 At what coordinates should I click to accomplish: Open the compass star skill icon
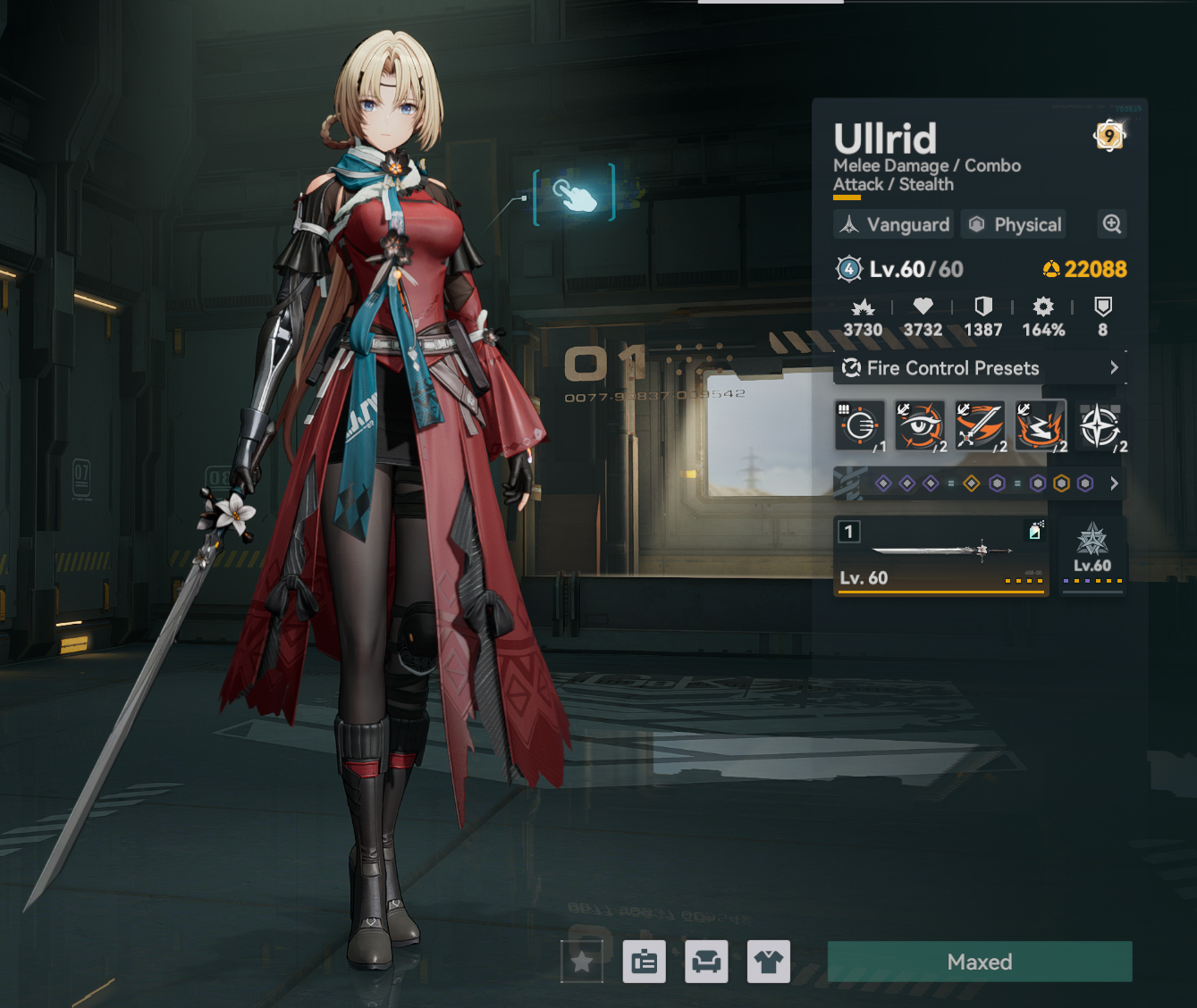click(1100, 425)
